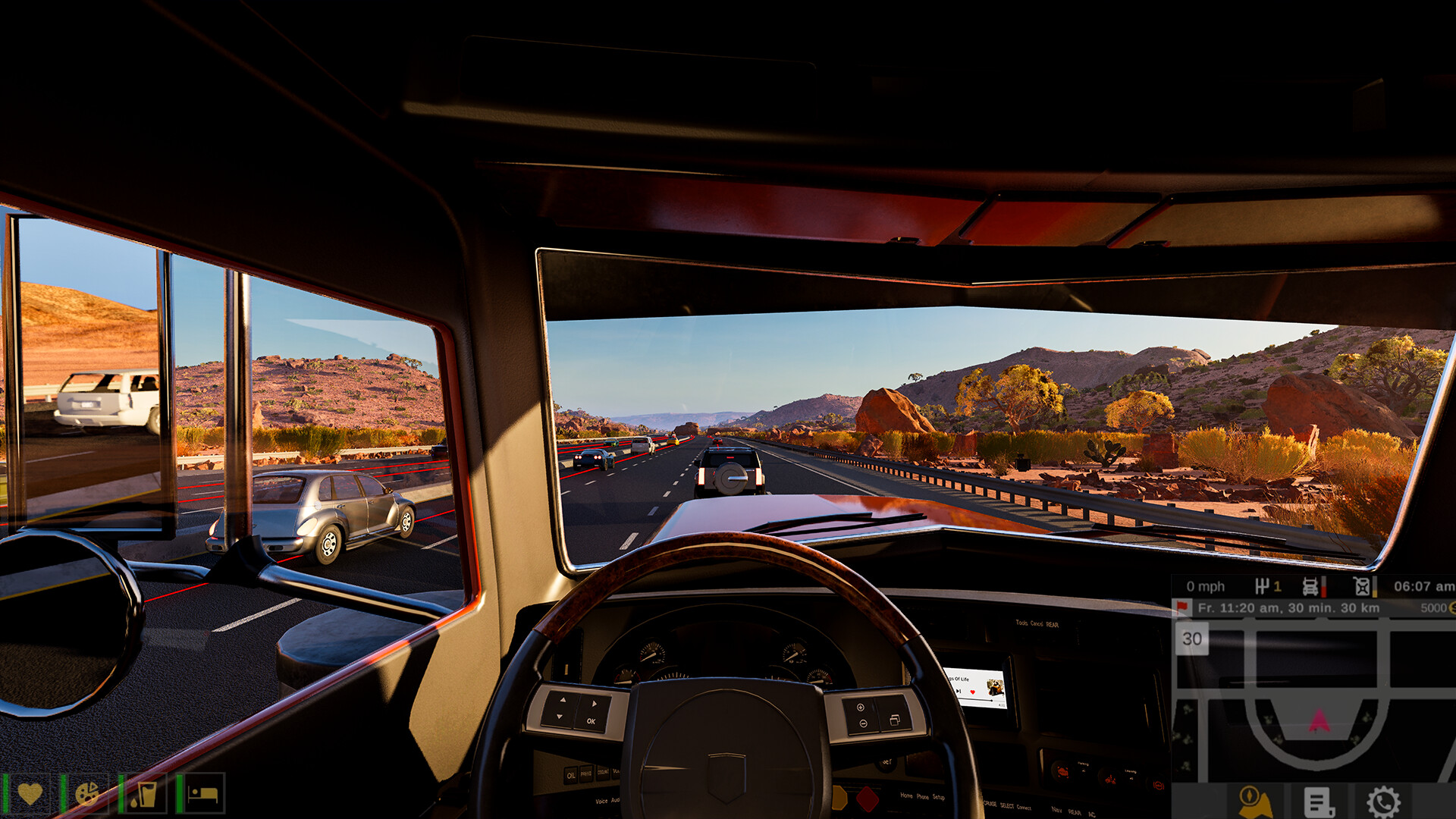Click the song progress bar on the media screen
This screenshot has height=819, width=1456.
coord(974,700)
